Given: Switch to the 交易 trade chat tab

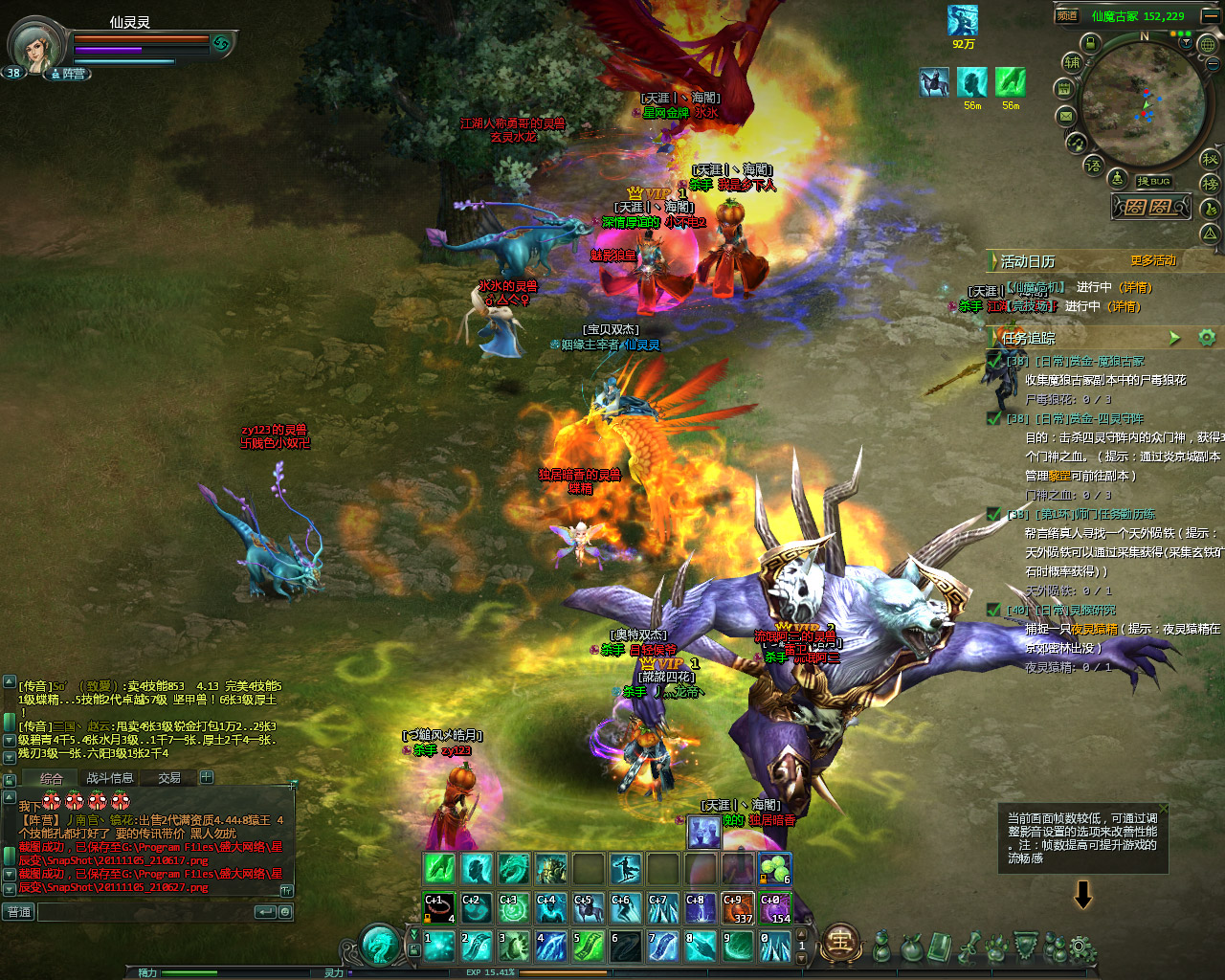Looking at the screenshot, I should tap(169, 778).
